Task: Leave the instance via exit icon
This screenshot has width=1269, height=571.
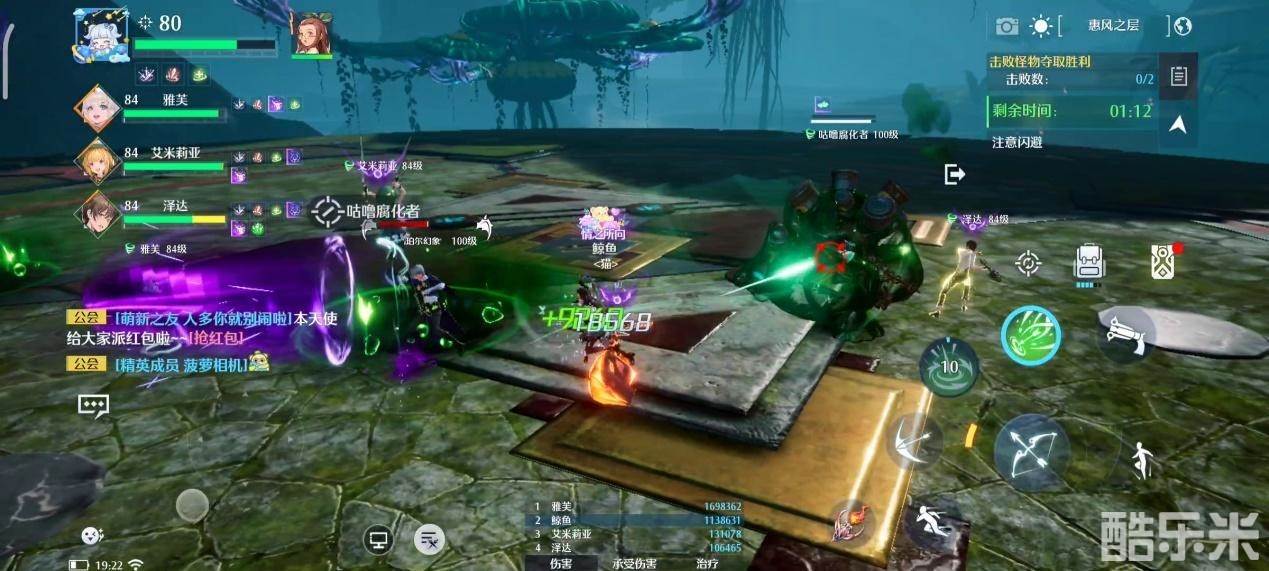Action: coord(954,175)
